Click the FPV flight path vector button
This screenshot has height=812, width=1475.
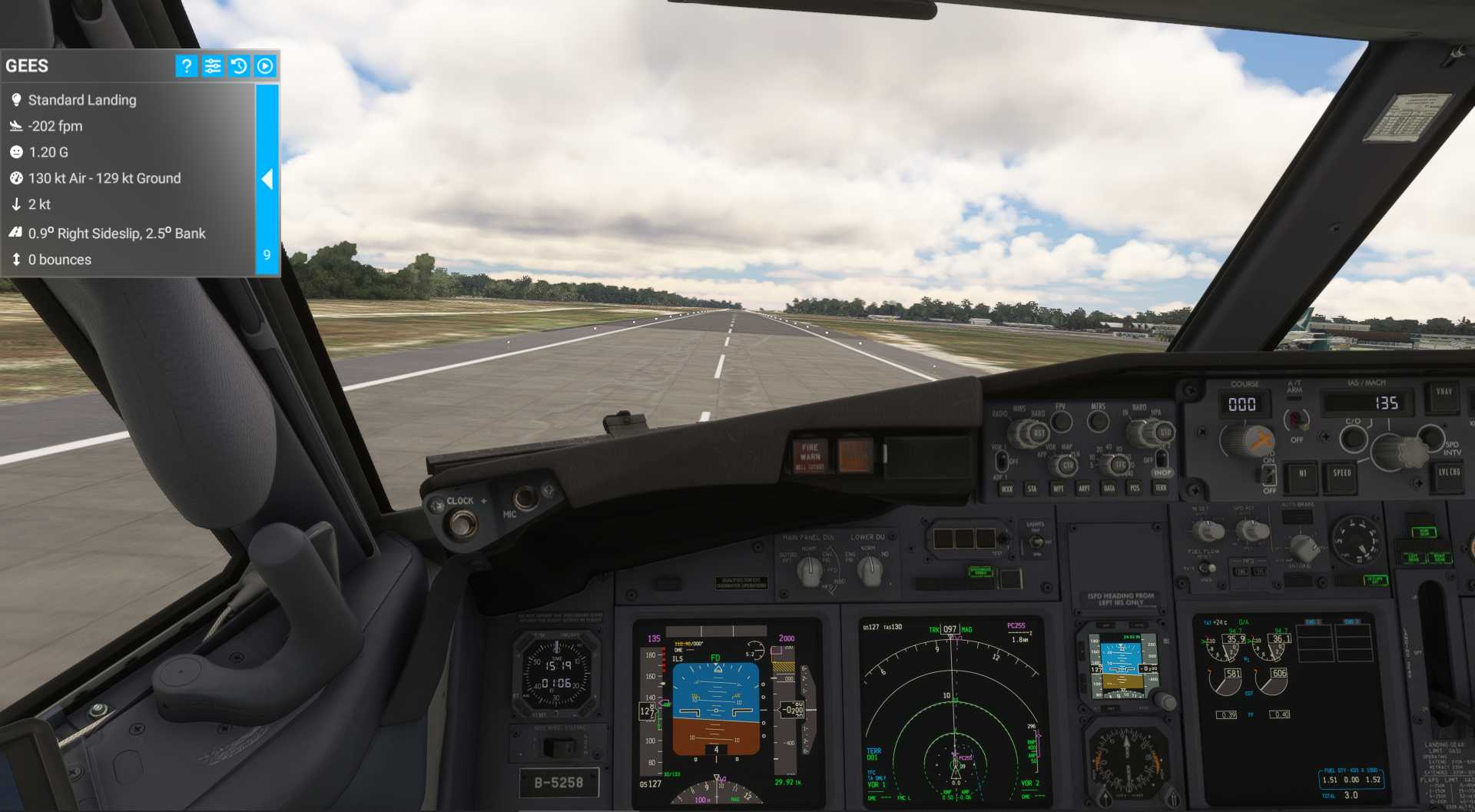point(1061,421)
